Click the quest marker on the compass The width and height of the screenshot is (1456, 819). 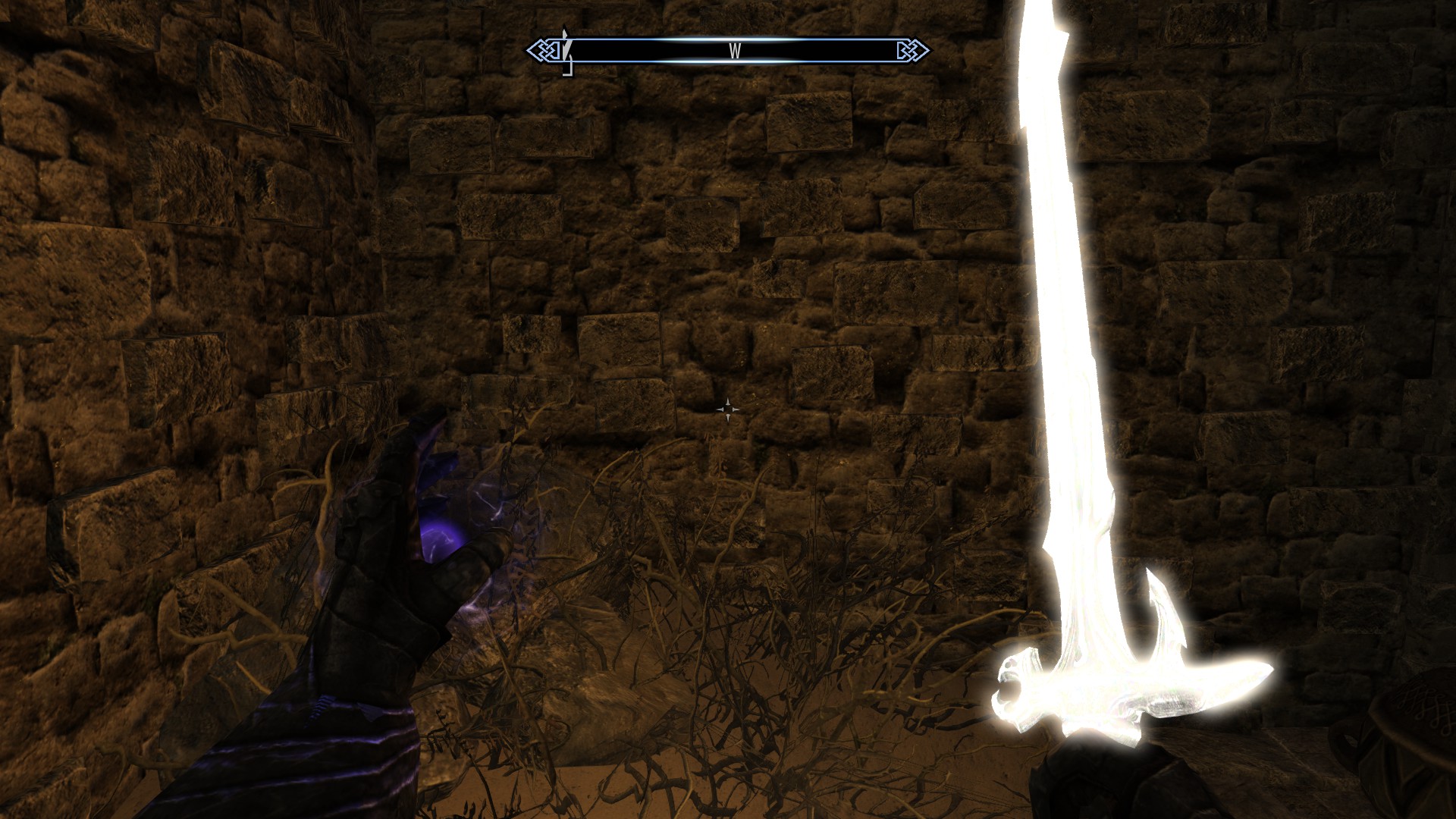565,49
